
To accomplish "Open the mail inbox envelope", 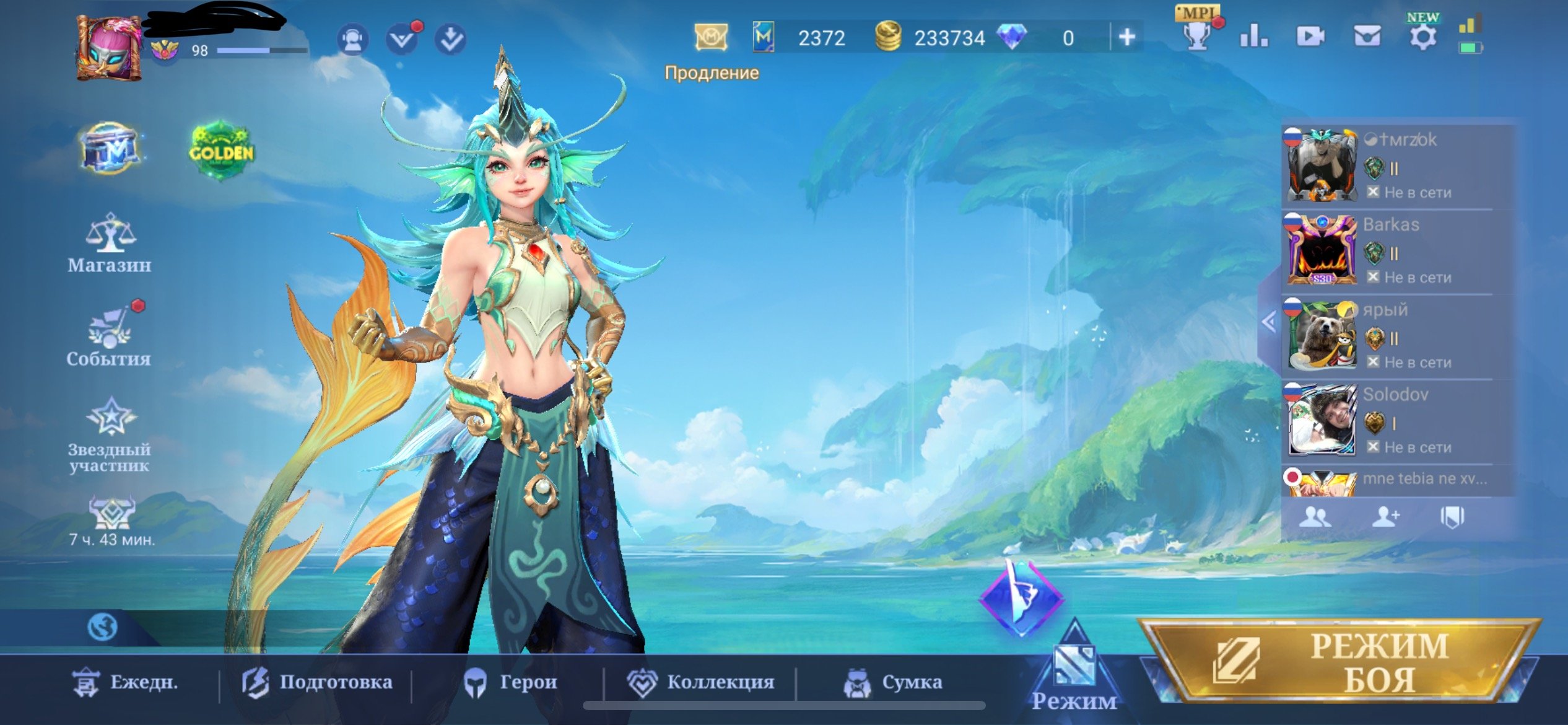I will 1366,37.
